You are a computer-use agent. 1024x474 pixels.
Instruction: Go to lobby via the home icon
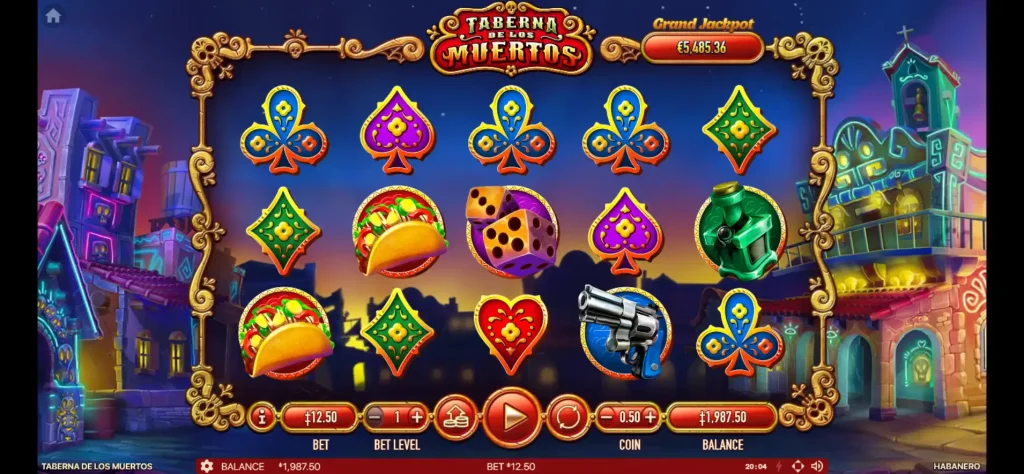(53, 15)
